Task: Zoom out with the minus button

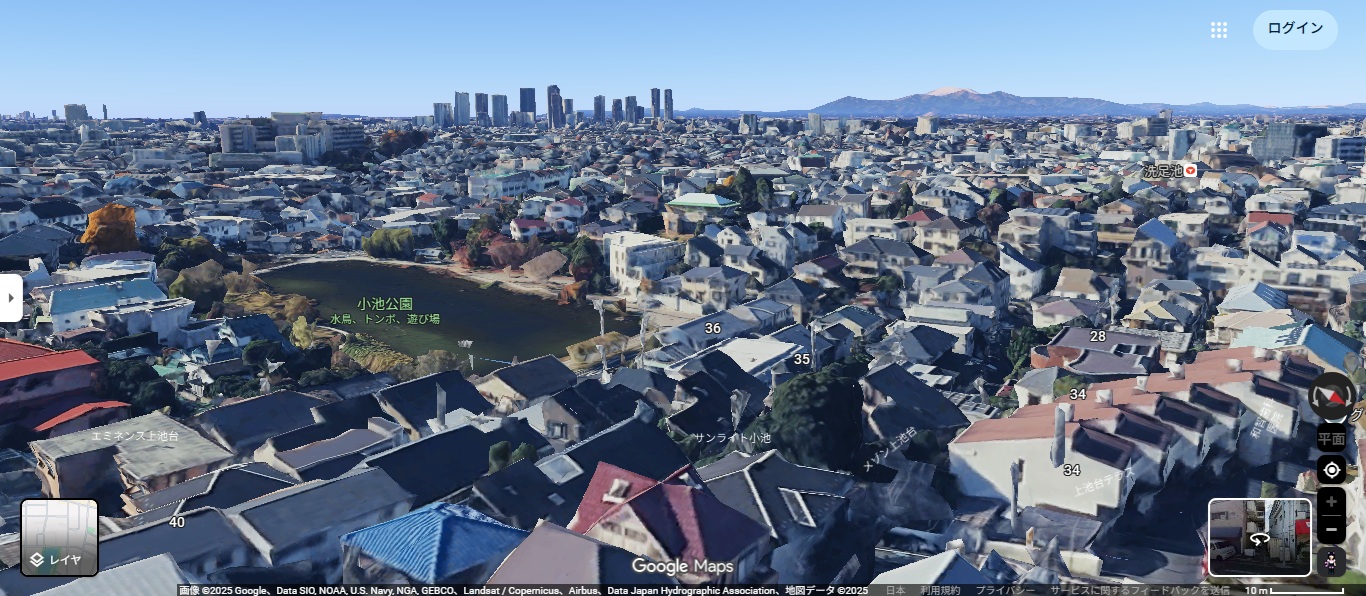Action: point(1331,529)
